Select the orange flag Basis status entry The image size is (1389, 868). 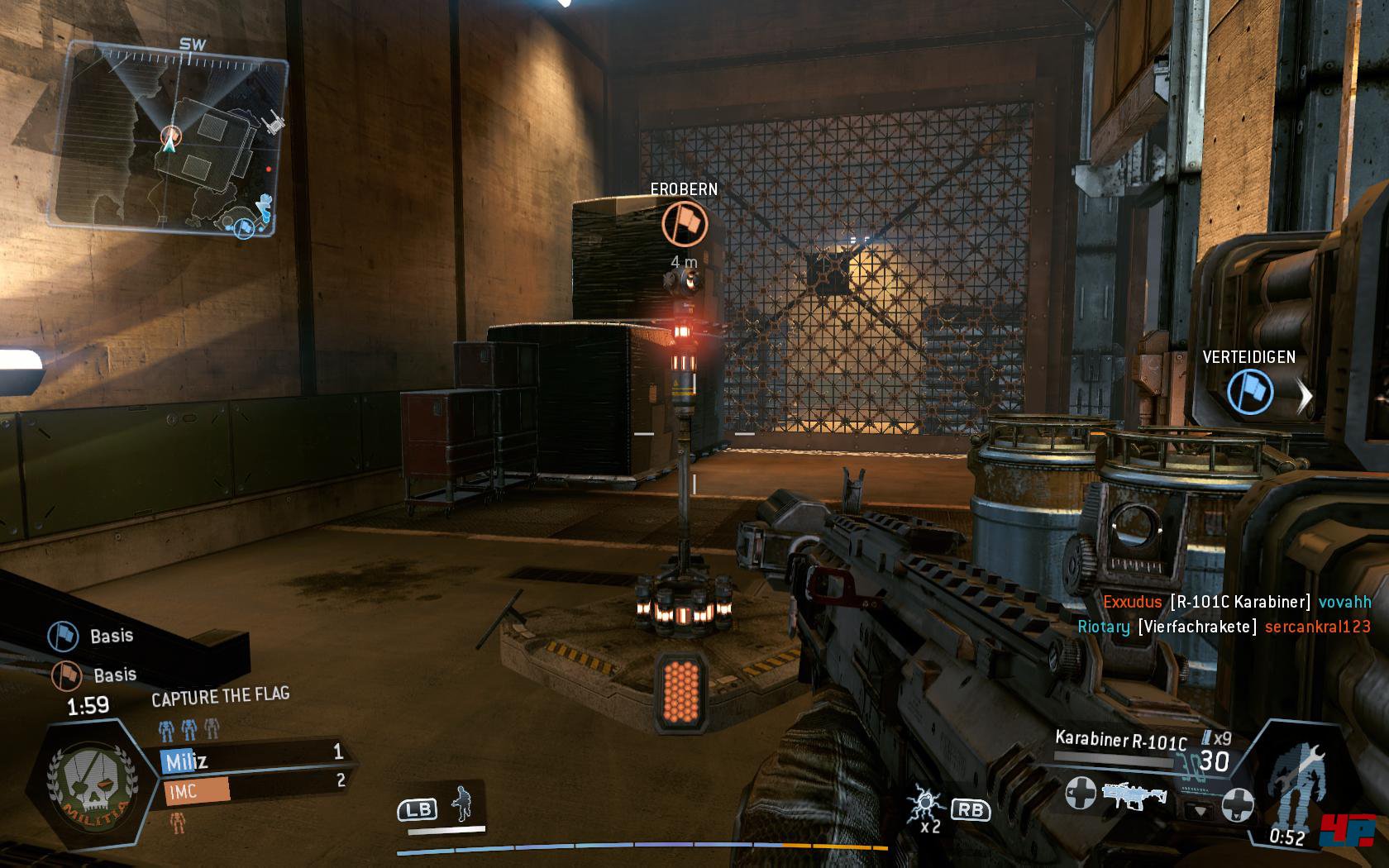tap(94, 675)
